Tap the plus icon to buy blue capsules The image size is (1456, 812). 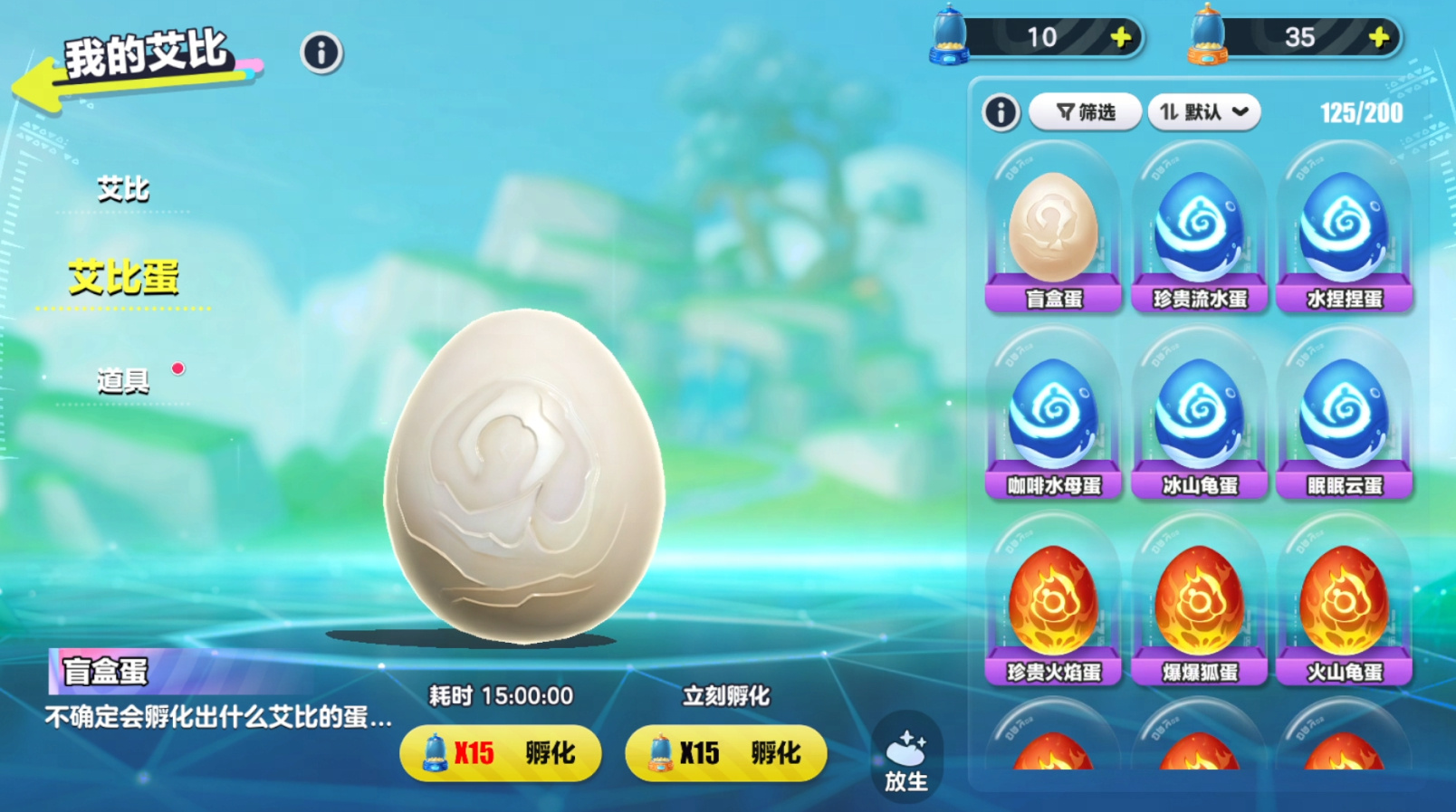[x=1119, y=37]
